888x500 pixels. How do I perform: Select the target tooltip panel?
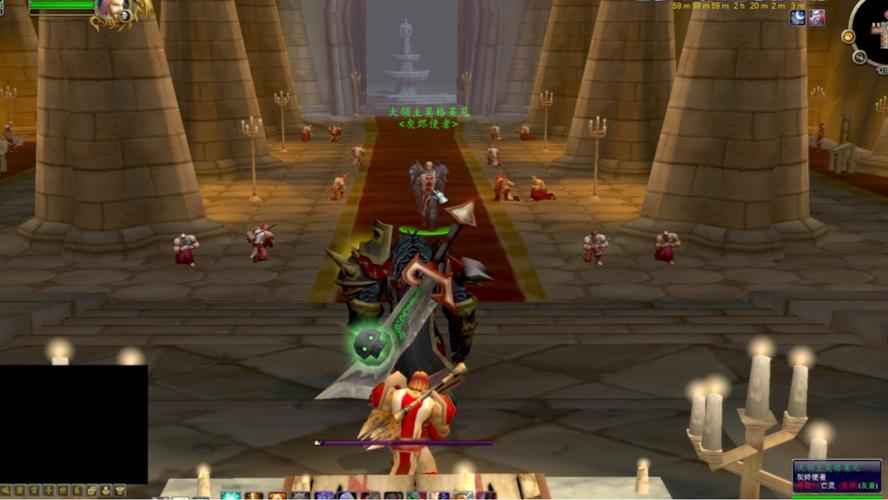coord(836,475)
